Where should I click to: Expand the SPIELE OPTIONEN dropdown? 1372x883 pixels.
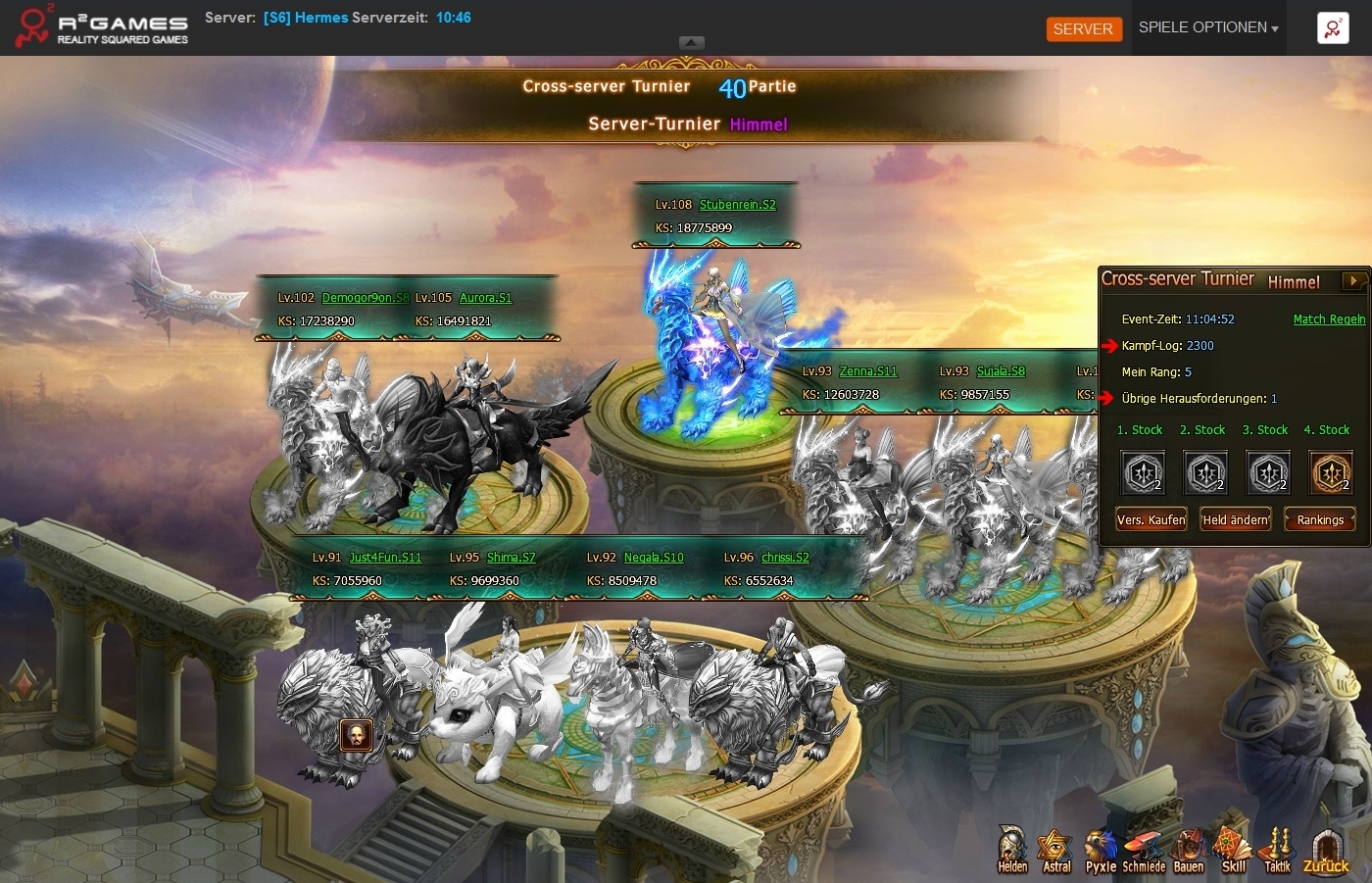[1207, 28]
